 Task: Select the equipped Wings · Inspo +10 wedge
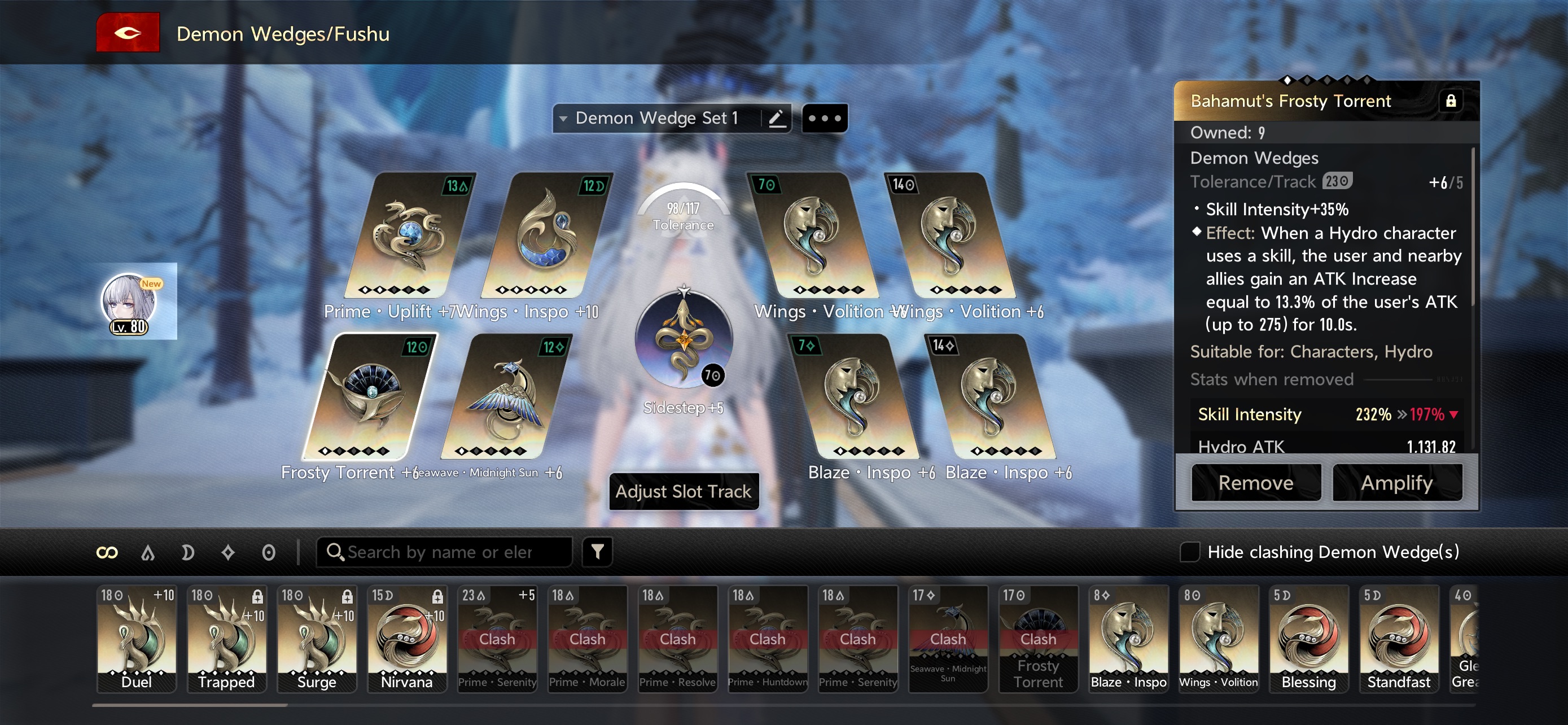[x=545, y=237]
